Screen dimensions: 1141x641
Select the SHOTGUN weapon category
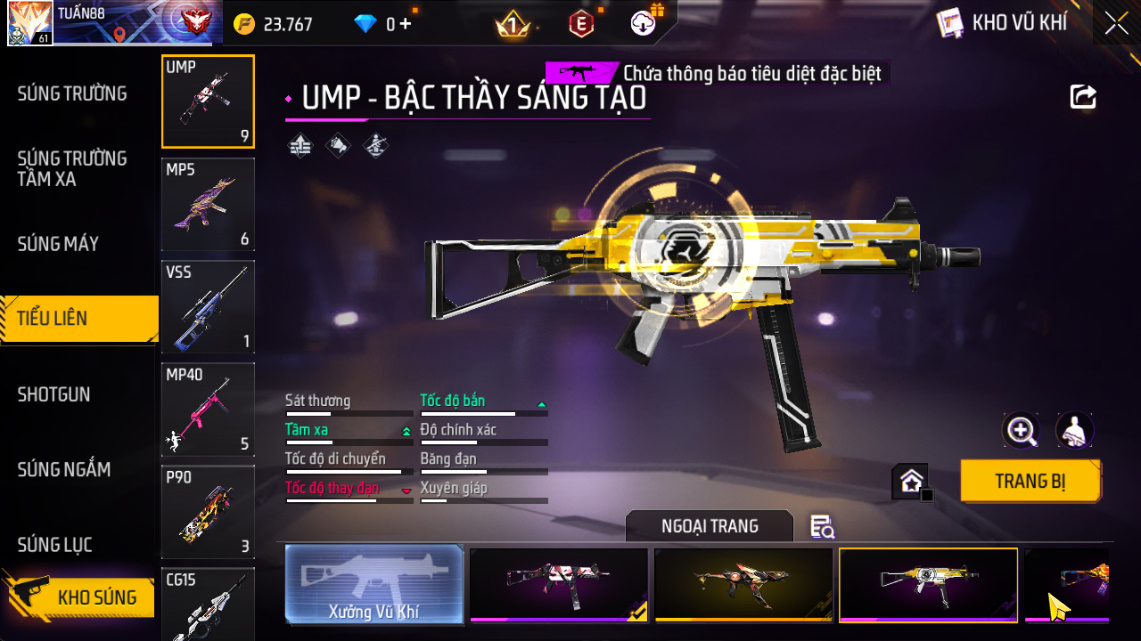pos(54,395)
